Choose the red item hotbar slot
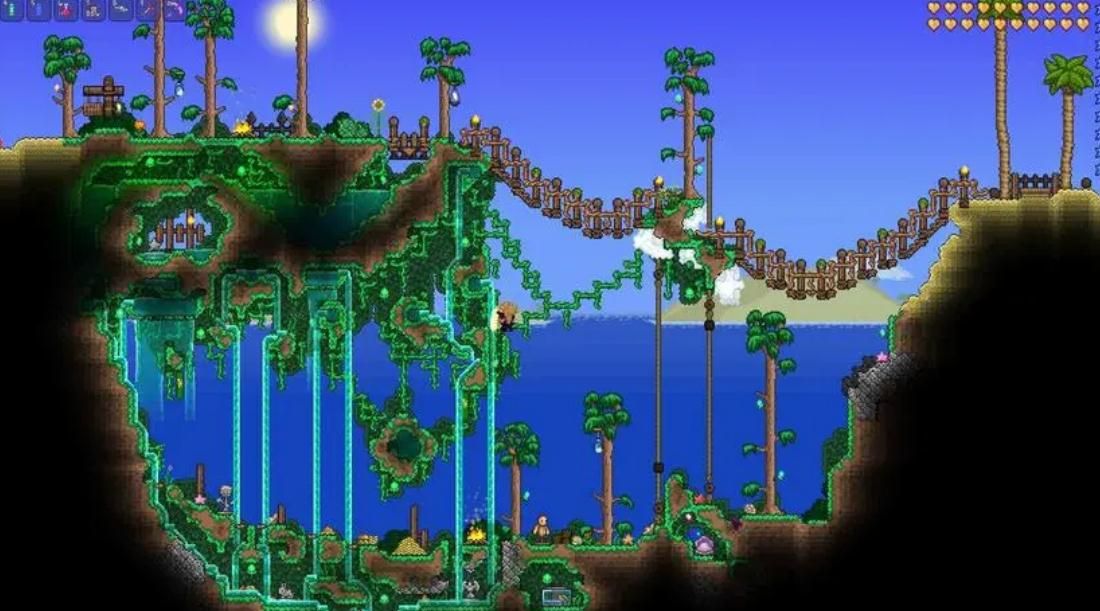Screen dimensions: 1100x611 tap(66, 9)
